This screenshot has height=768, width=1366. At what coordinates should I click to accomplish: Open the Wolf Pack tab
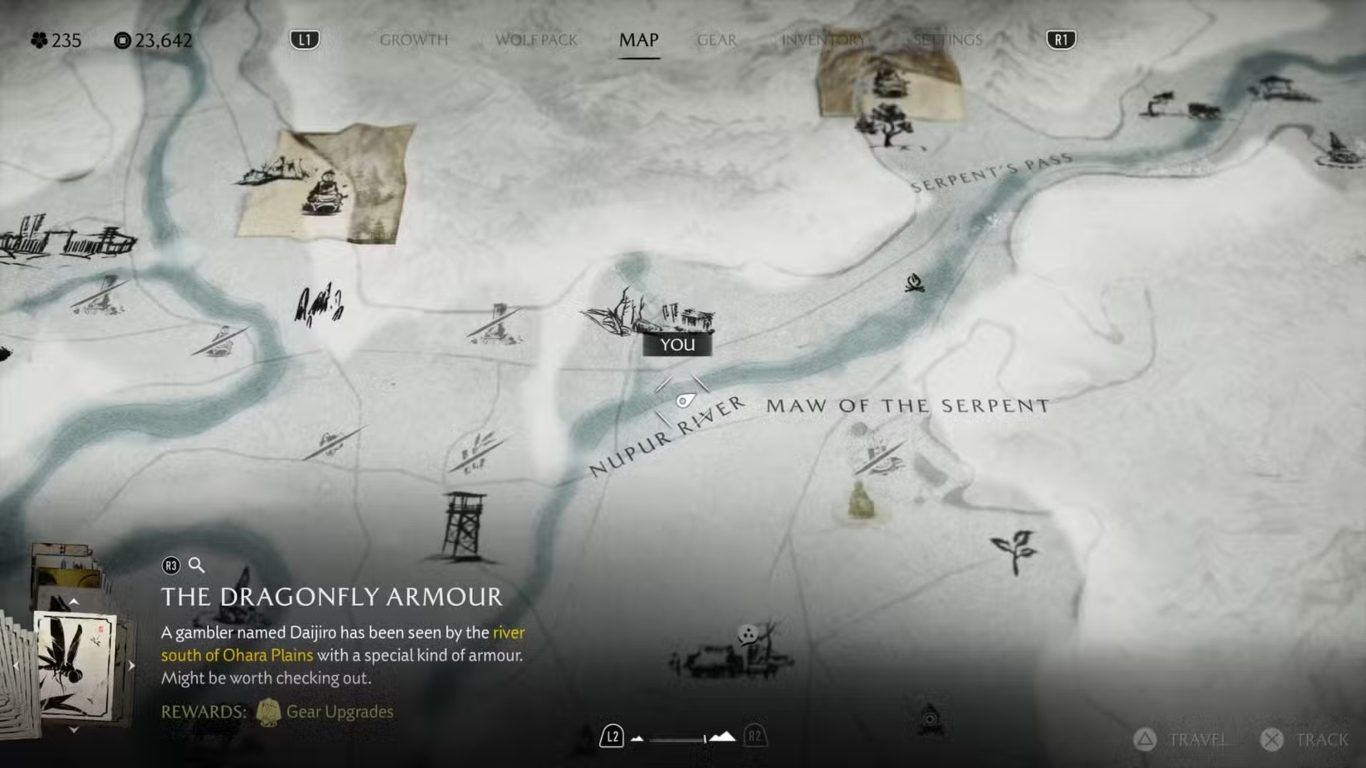point(536,40)
